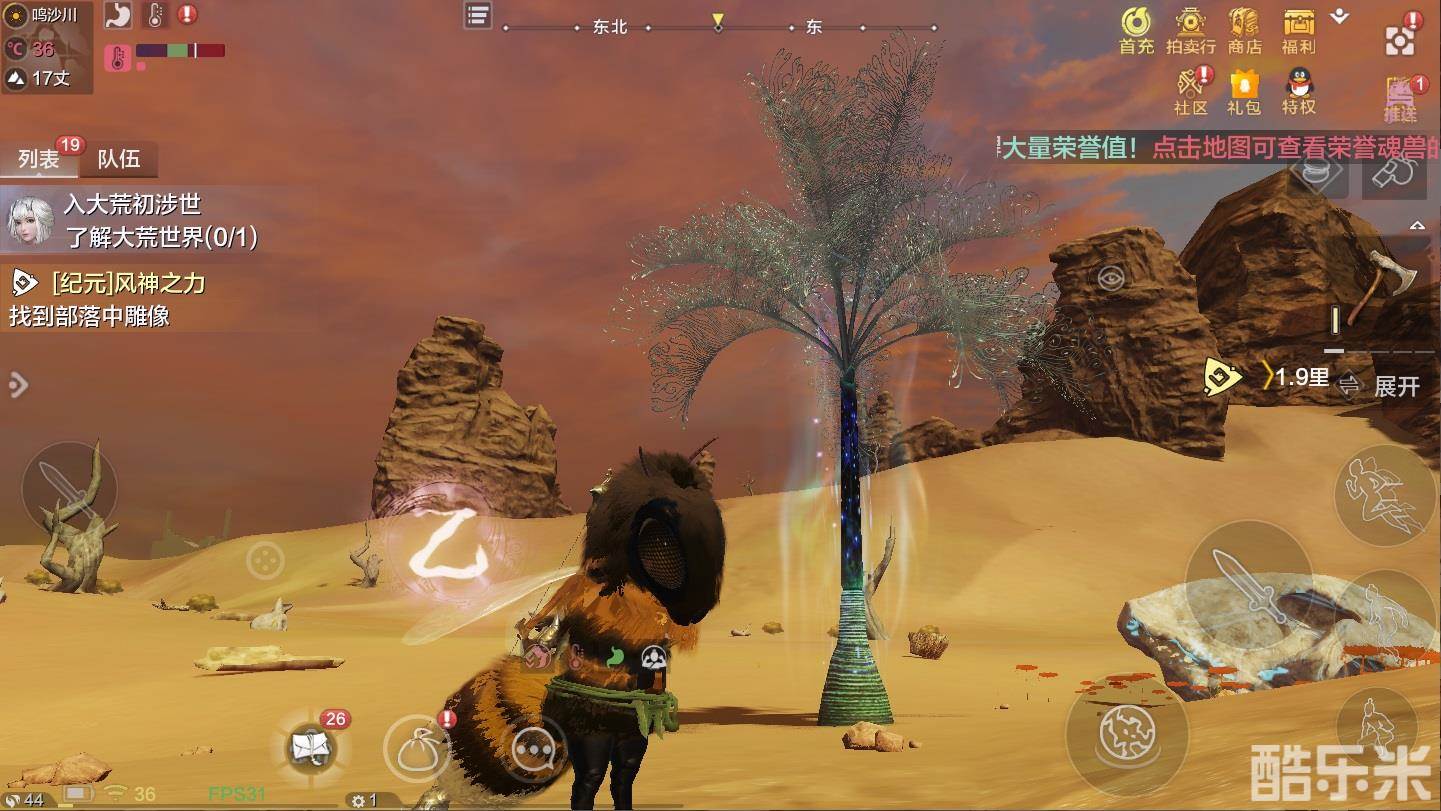
Task: Claim the 礼包 gift pack
Action: coord(1244,90)
